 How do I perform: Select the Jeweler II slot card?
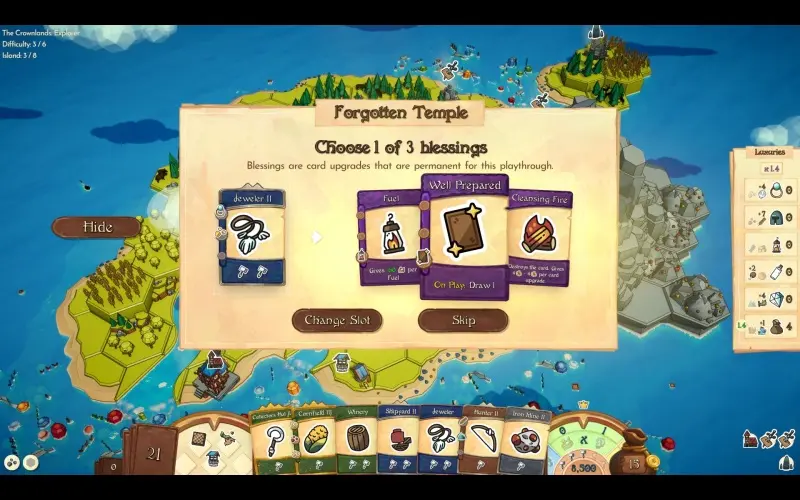click(252, 237)
